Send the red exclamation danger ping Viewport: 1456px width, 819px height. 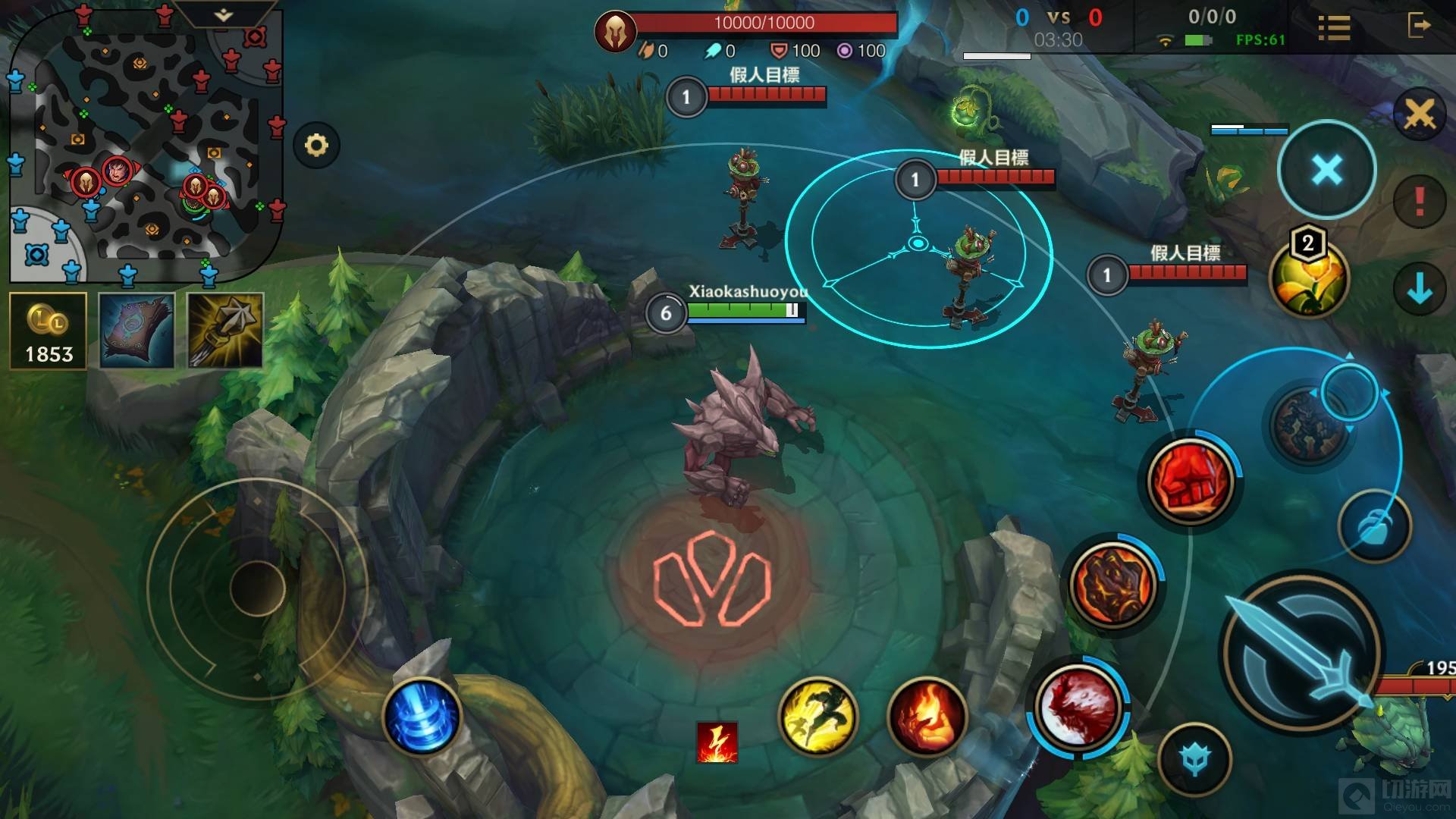[1419, 201]
